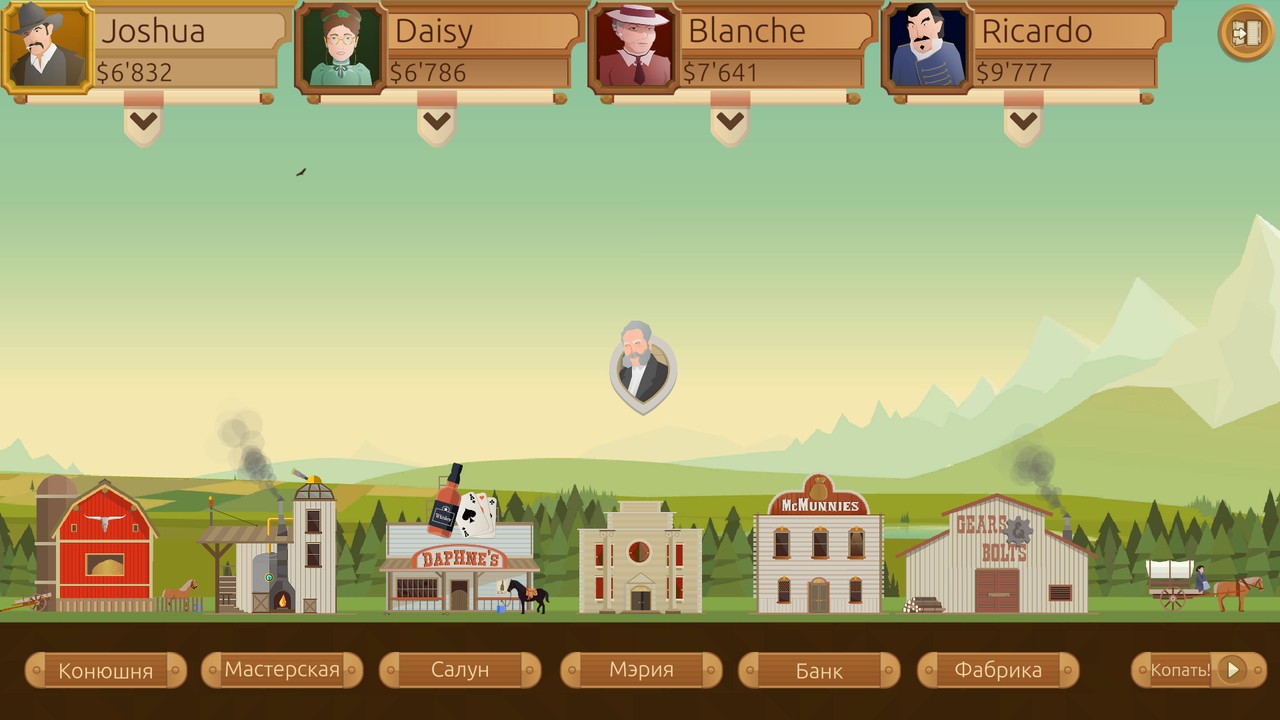Expand Ricardo's player details arrow
Image resolution: width=1280 pixels, height=720 pixels.
coord(1023,122)
